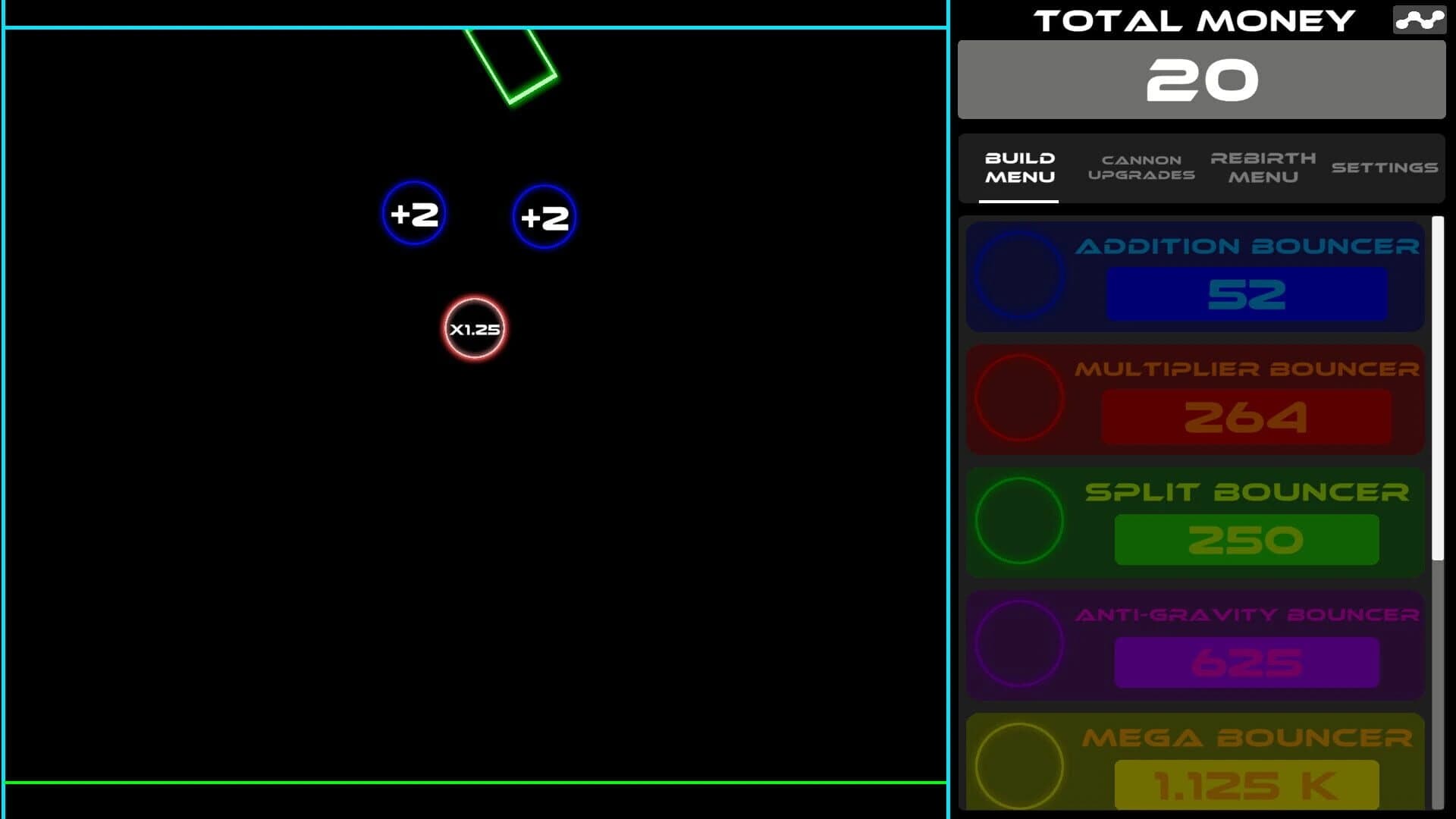Viewport: 1456px width, 819px height.
Task: Buy an Anti-Gravity Bouncer for 625
Action: [x=1247, y=664]
